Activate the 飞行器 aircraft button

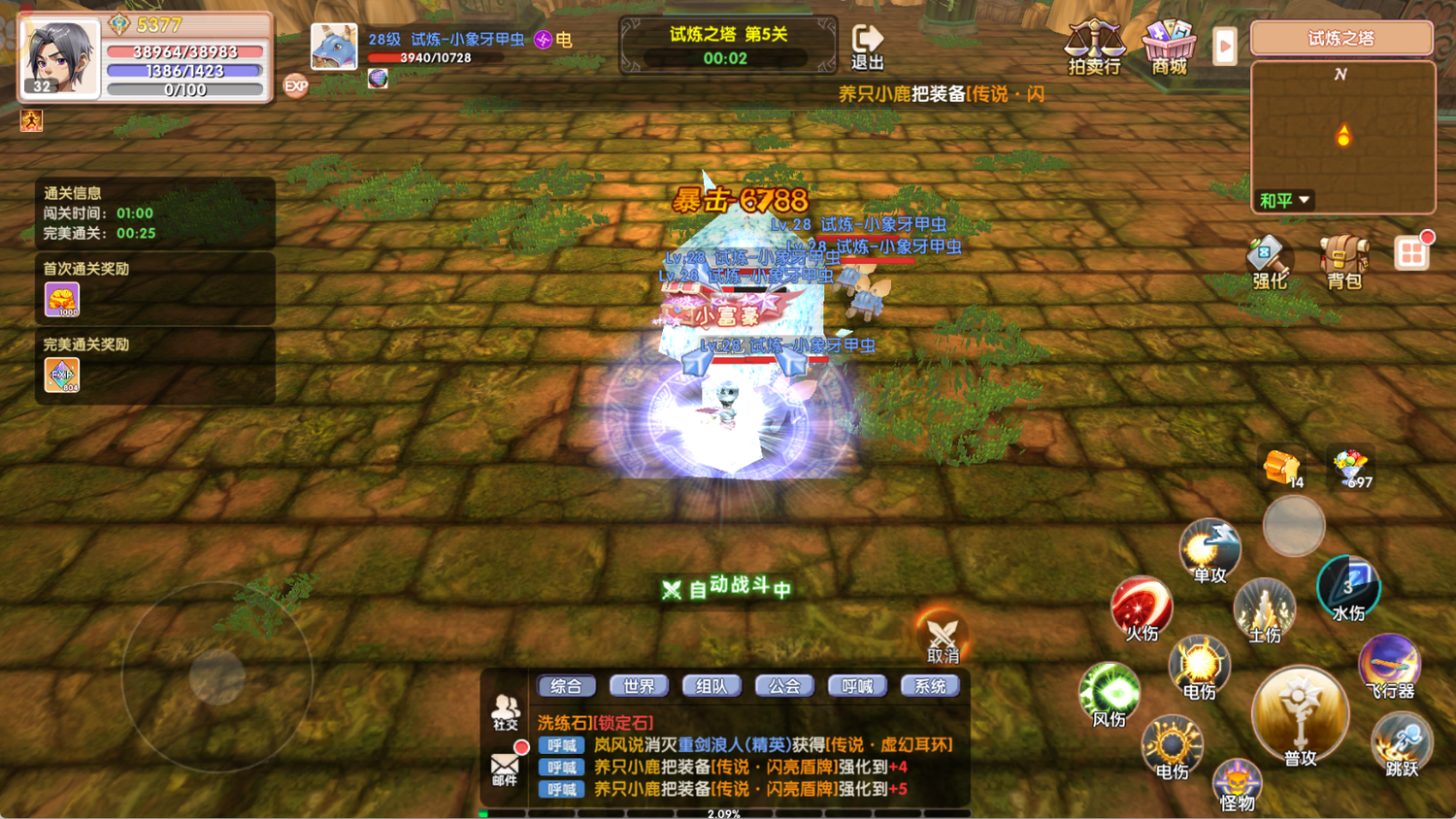[1390, 666]
